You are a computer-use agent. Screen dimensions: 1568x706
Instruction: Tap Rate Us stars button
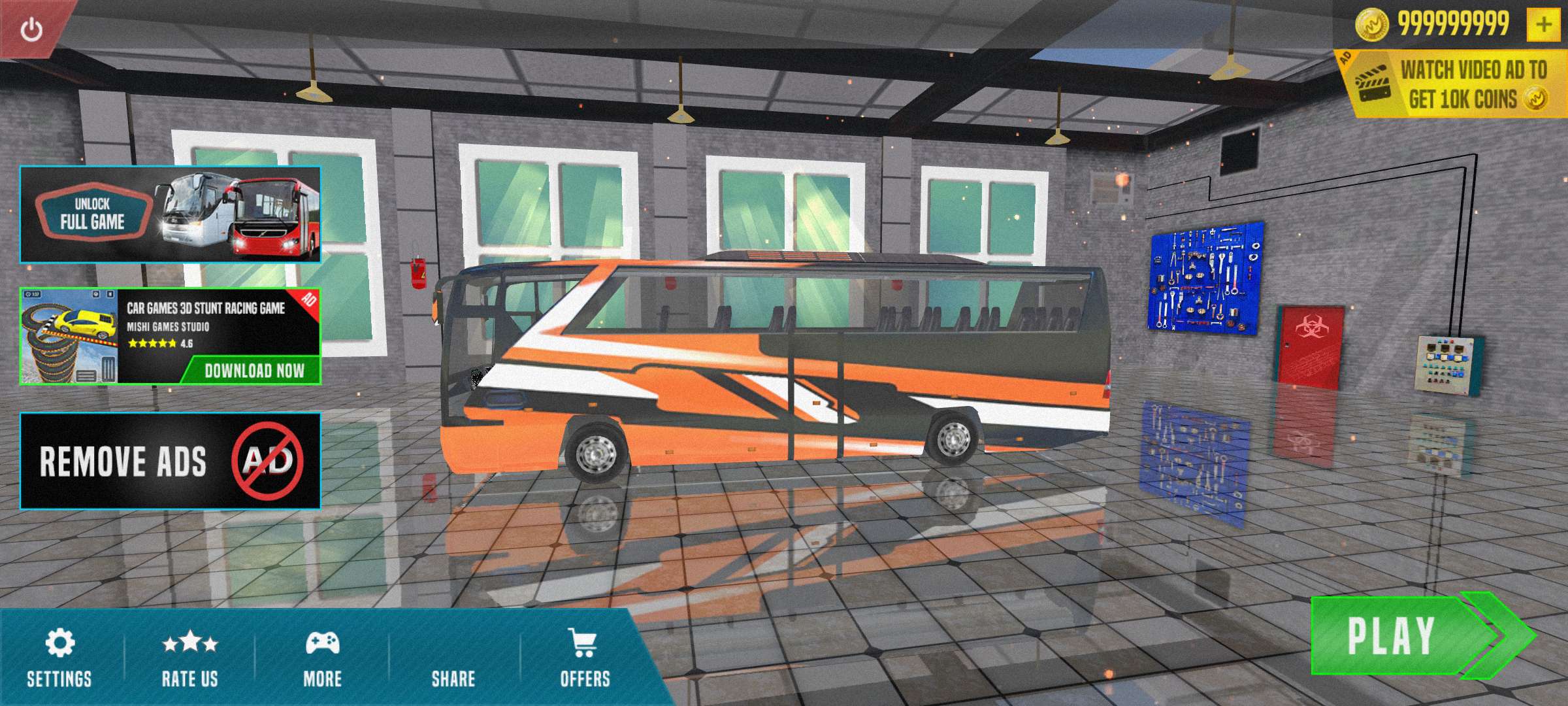pos(190,658)
